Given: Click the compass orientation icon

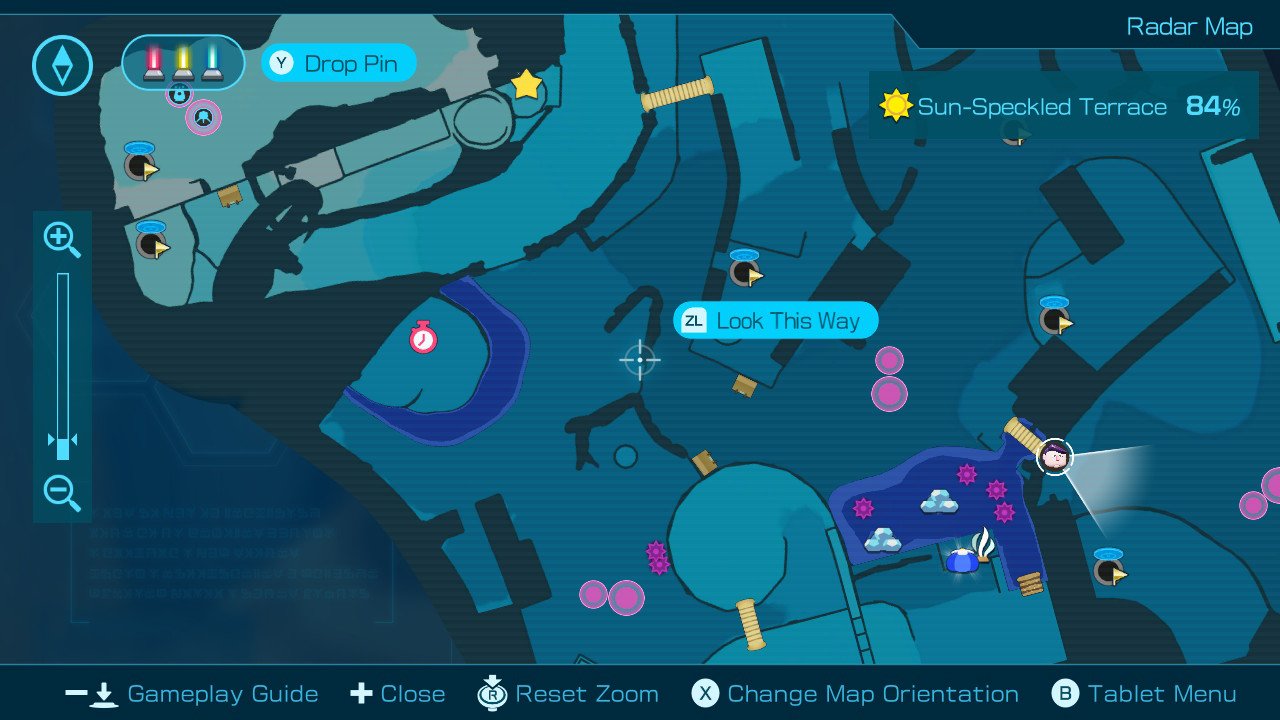Looking at the screenshot, I should coord(62,66).
